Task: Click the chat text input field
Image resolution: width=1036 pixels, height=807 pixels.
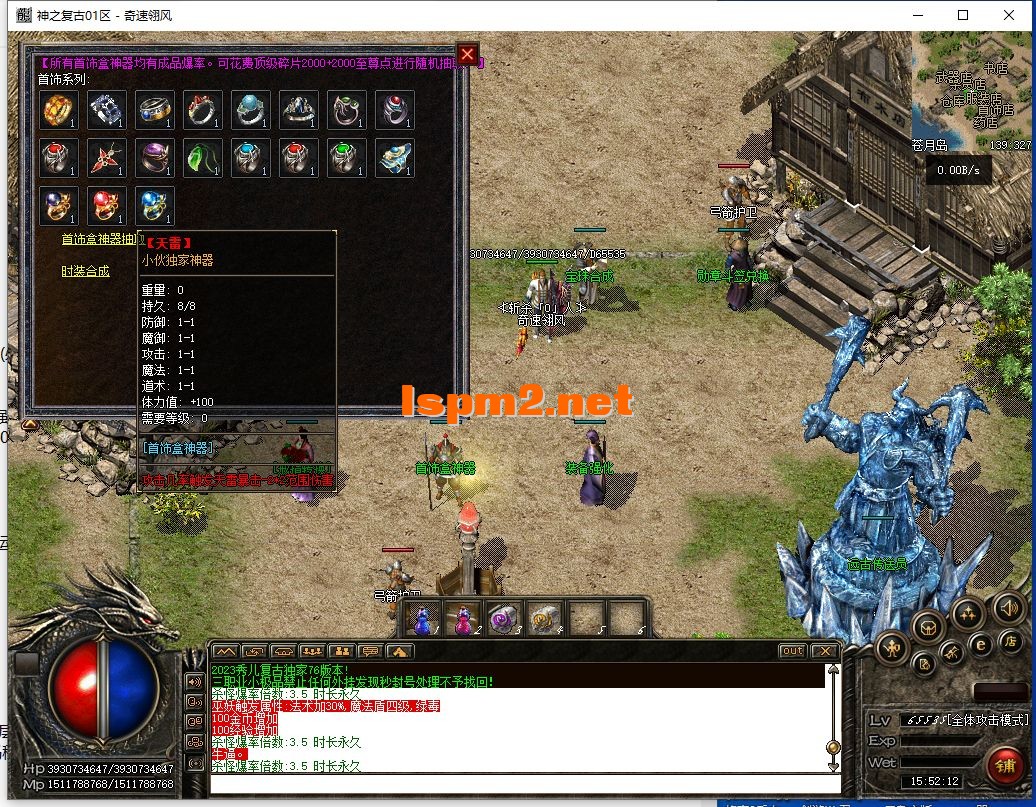Action: click(x=520, y=782)
